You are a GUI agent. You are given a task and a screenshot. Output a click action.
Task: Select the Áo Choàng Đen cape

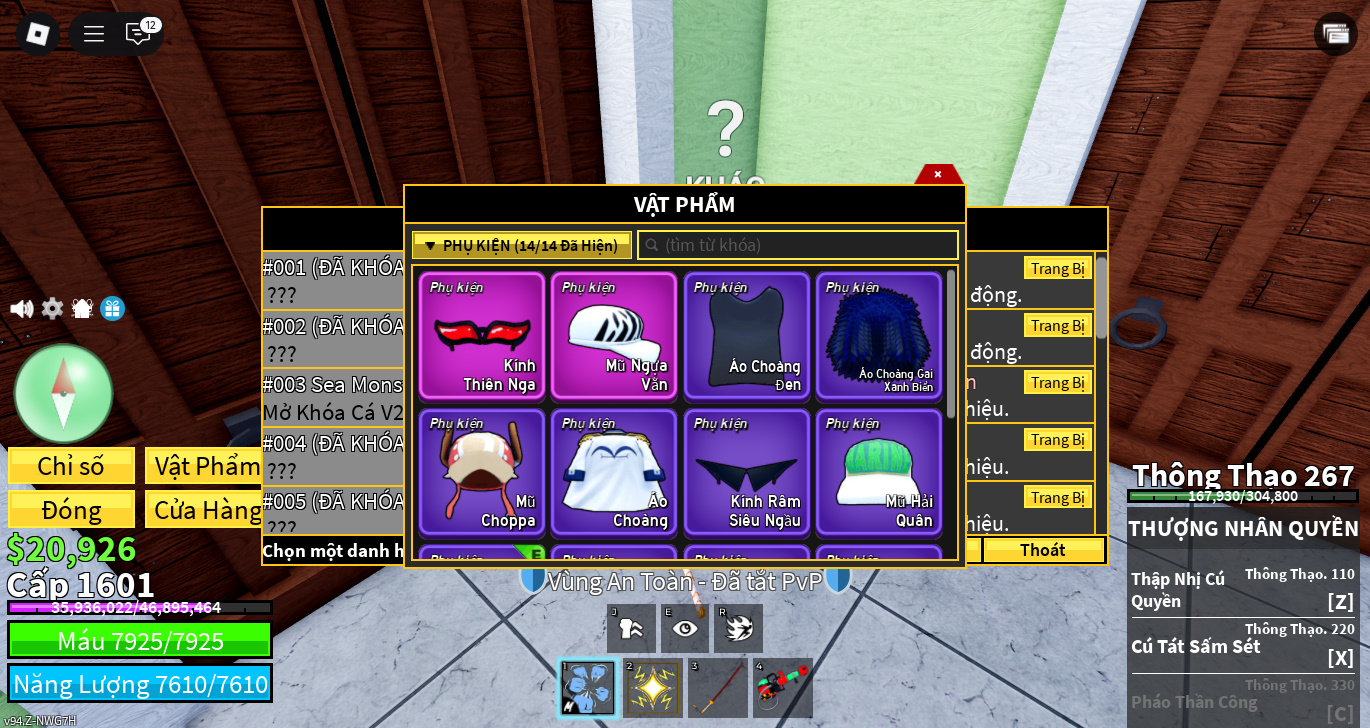click(746, 336)
